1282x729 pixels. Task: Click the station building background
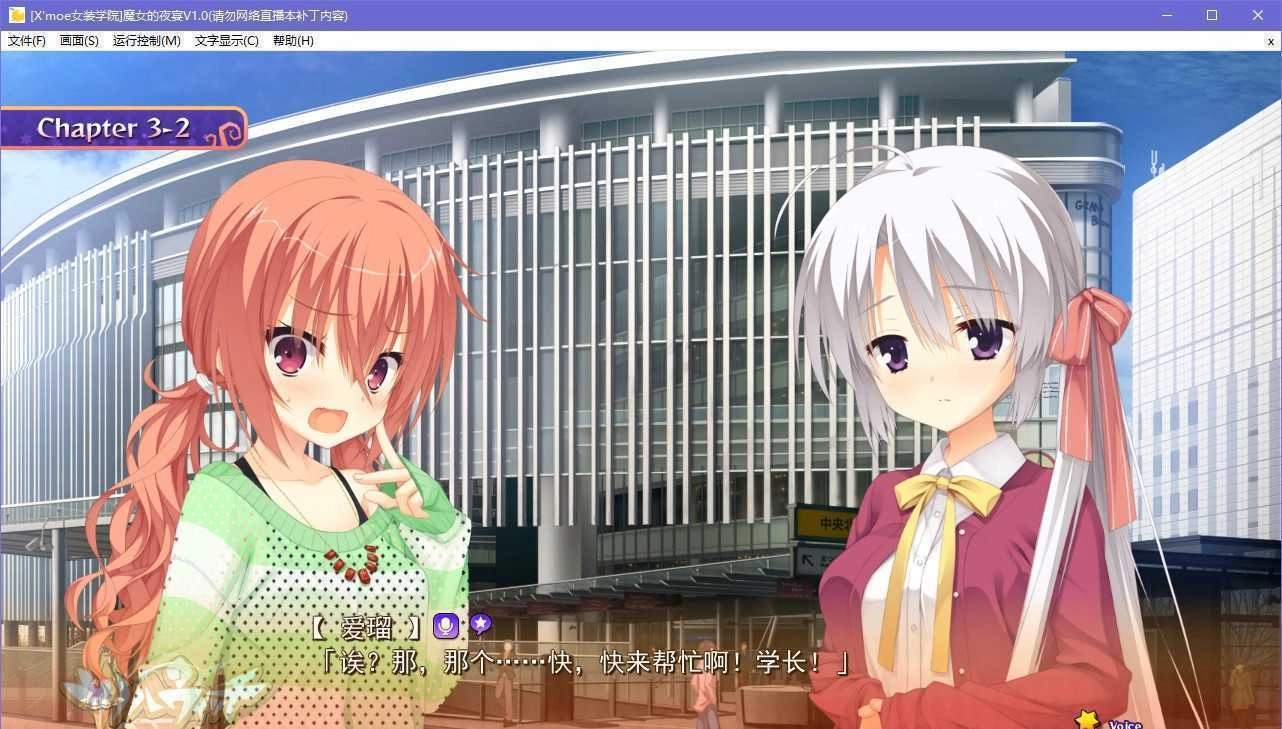[640, 250]
